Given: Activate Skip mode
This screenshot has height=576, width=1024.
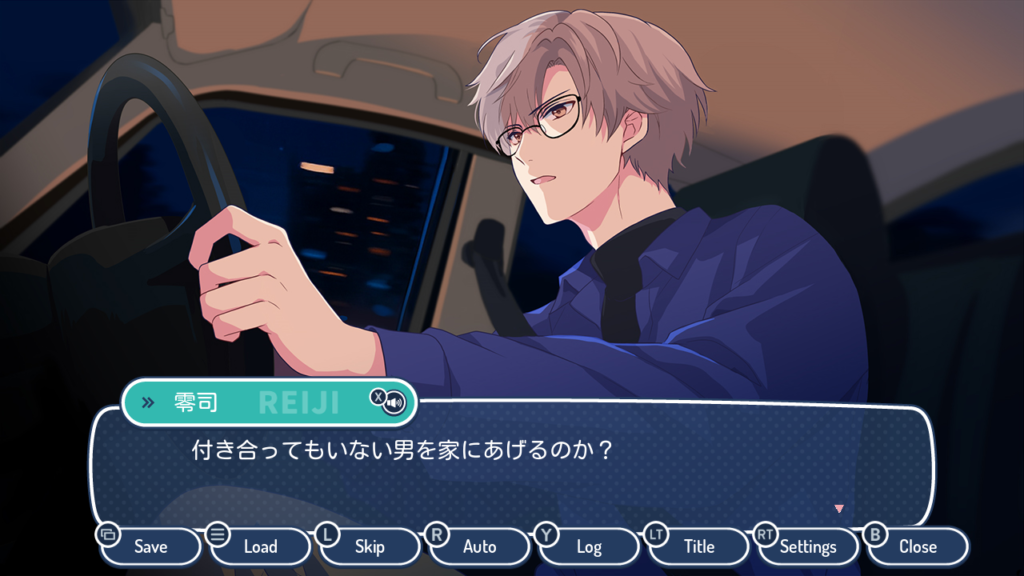Looking at the screenshot, I should tap(370, 546).
